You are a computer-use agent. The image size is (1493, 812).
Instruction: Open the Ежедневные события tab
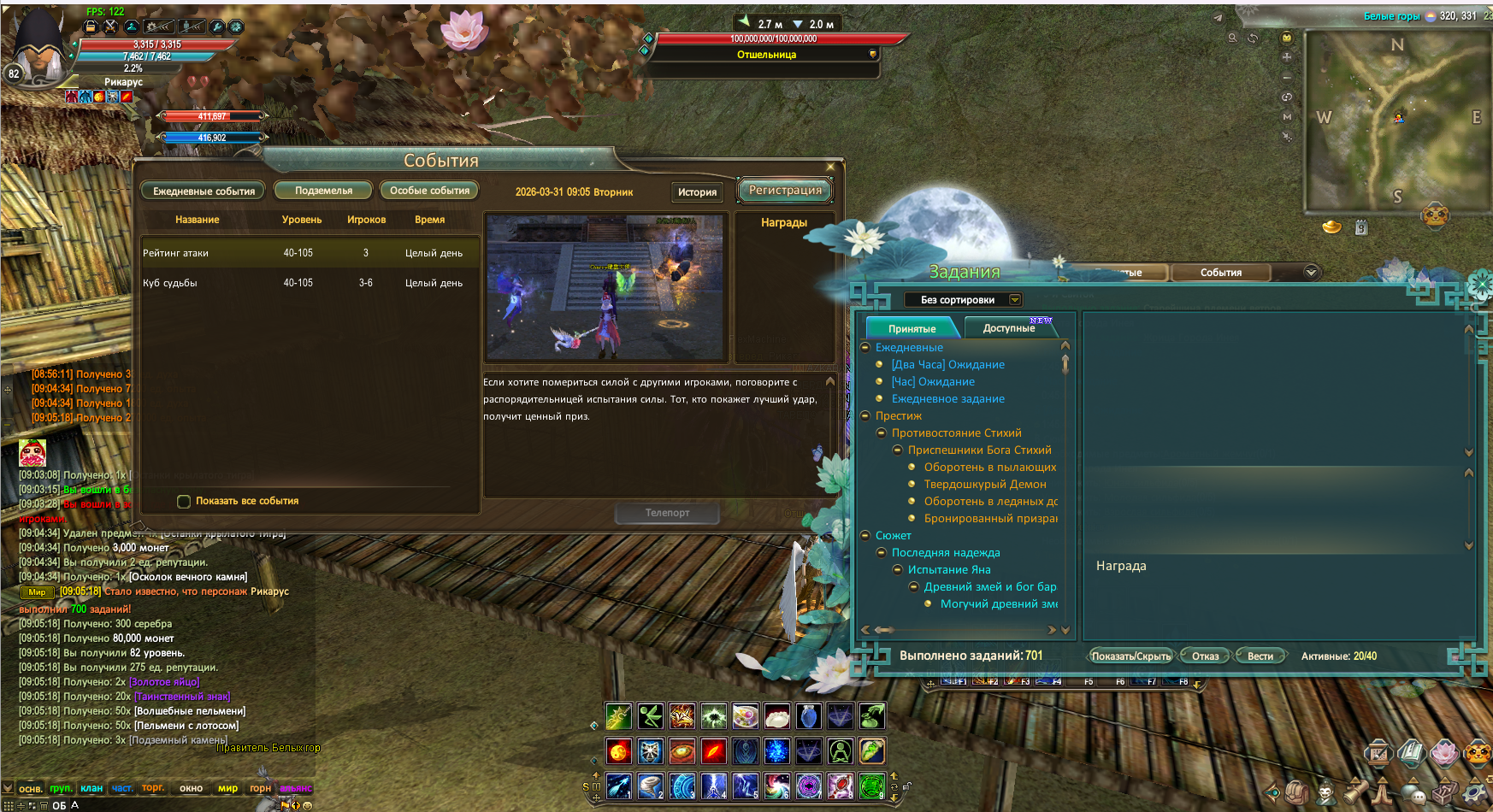click(204, 191)
